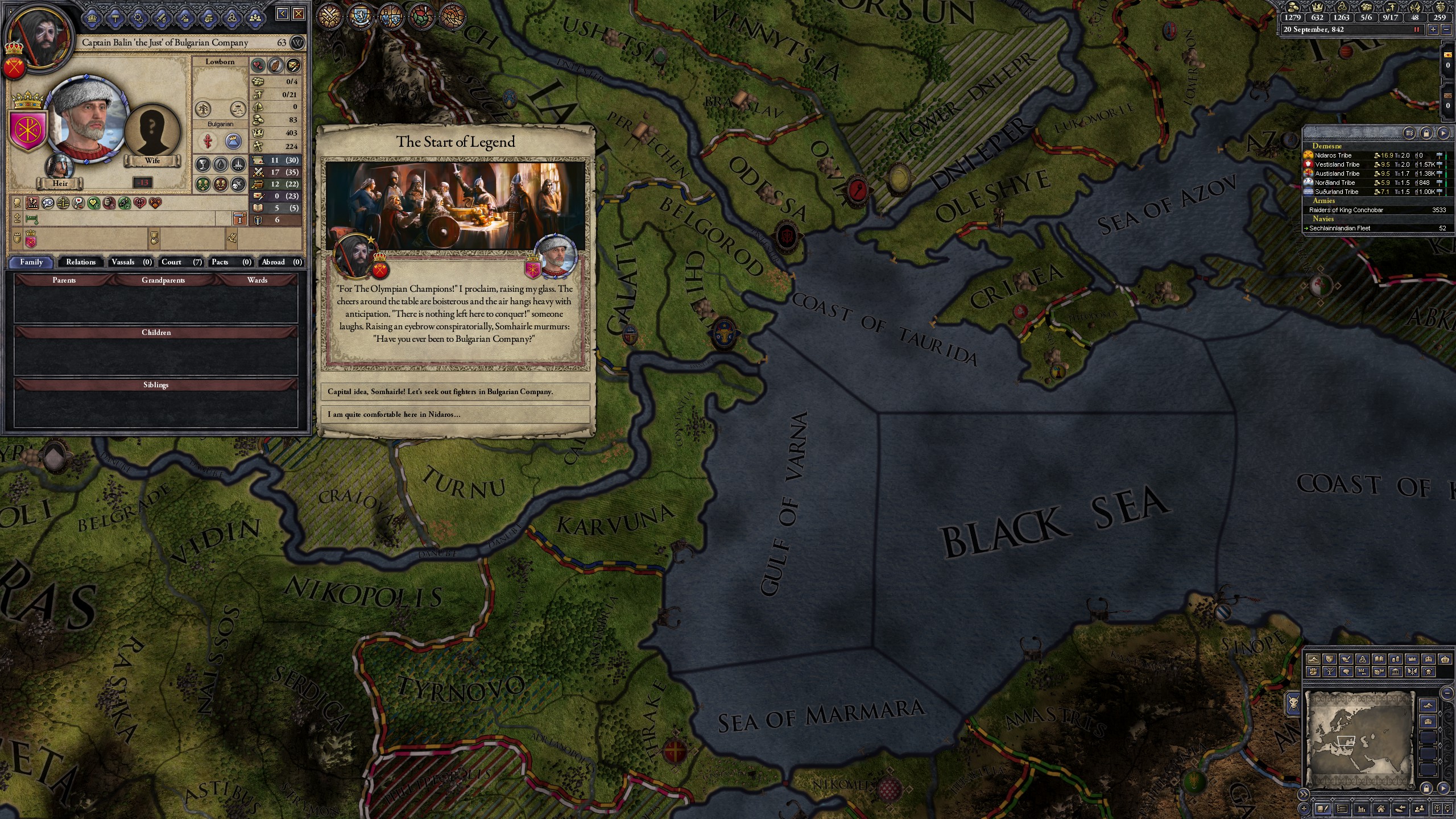Screen dimensions: 1456x819
Task: Collapse the Demesne section in the outliner
Action: pyautogui.click(x=1328, y=146)
